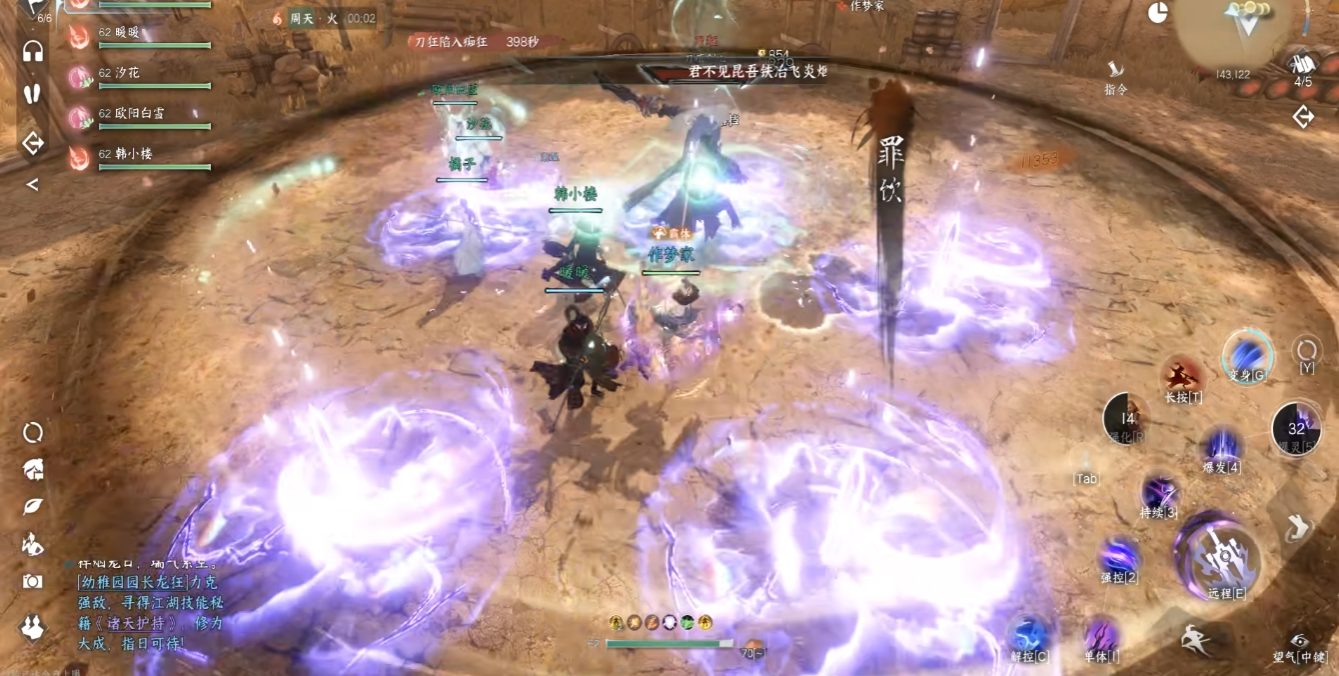Select party member 欧阳白雪

coord(140,116)
